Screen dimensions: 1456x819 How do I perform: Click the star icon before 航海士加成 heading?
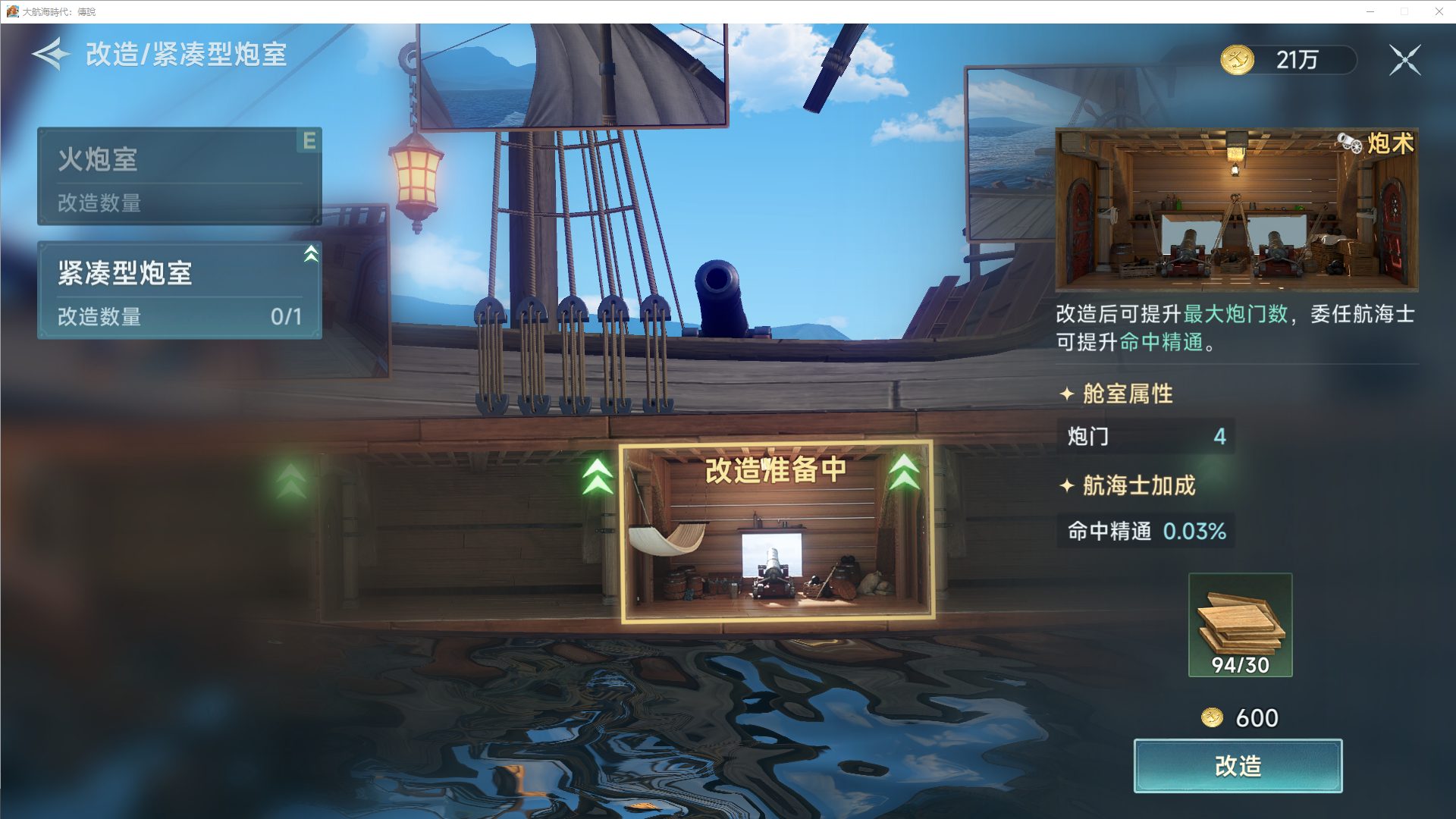point(1068,486)
